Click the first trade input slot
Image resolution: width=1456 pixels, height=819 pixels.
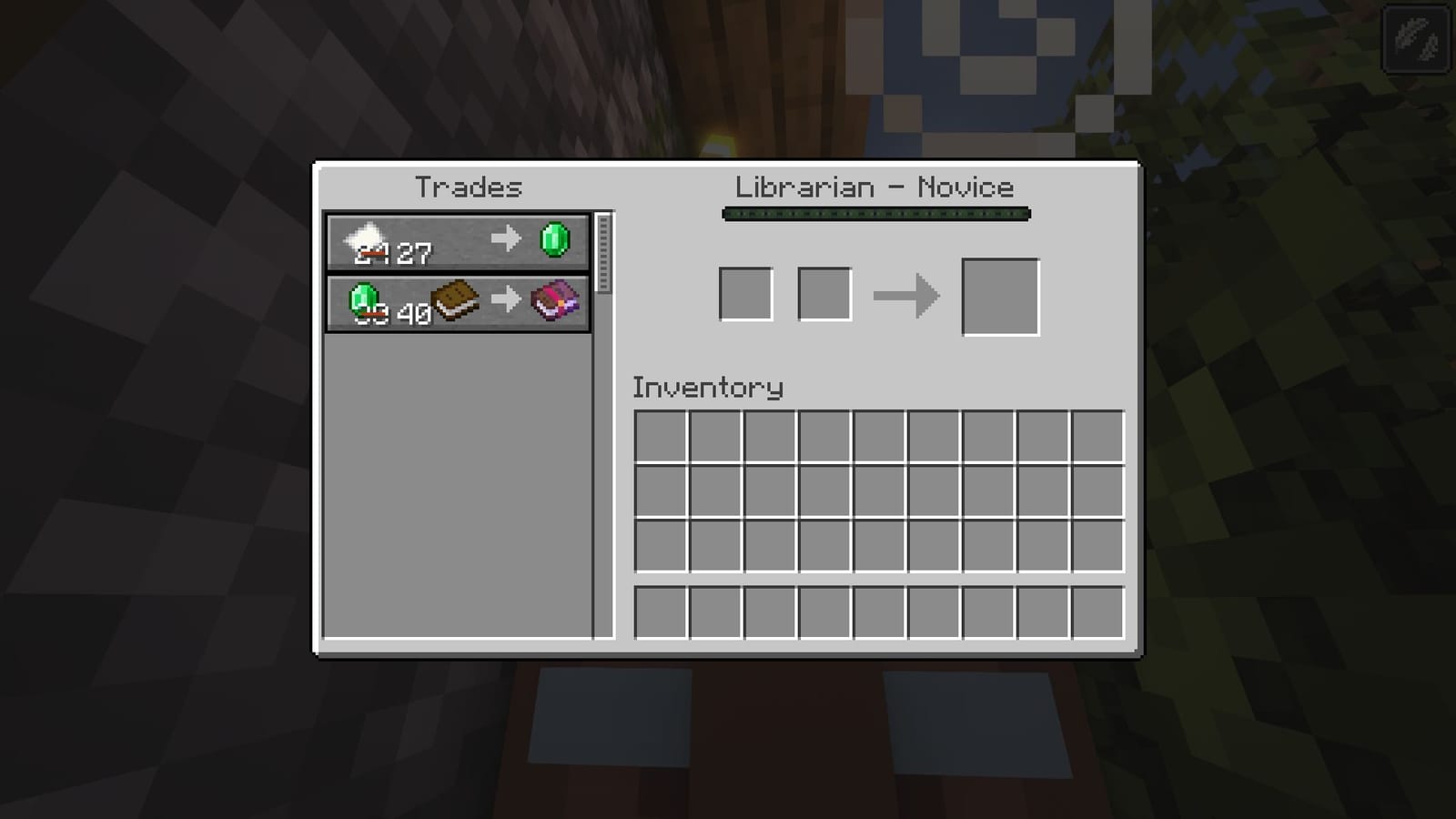(x=745, y=294)
